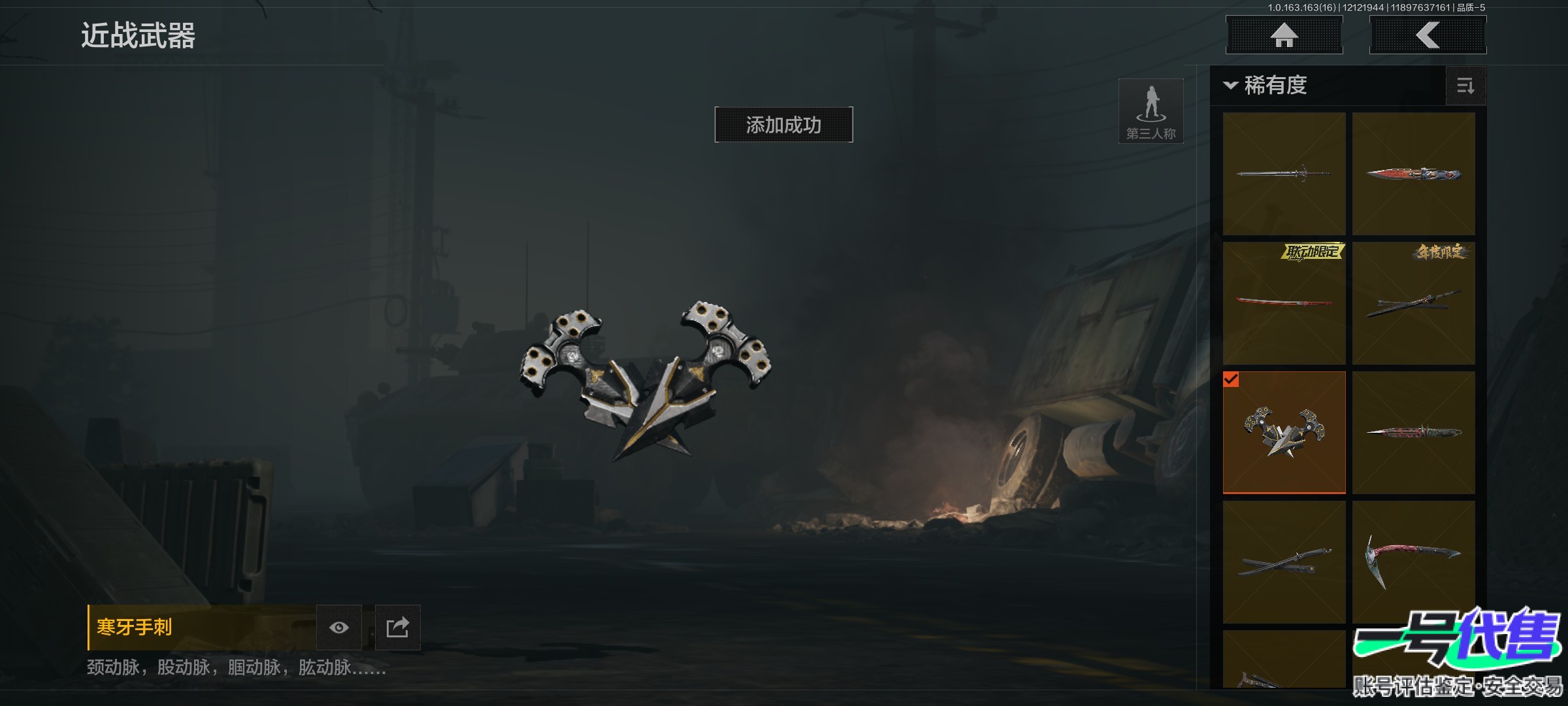
Task: Preview weapon with the eye icon
Action: click(338, 628)
